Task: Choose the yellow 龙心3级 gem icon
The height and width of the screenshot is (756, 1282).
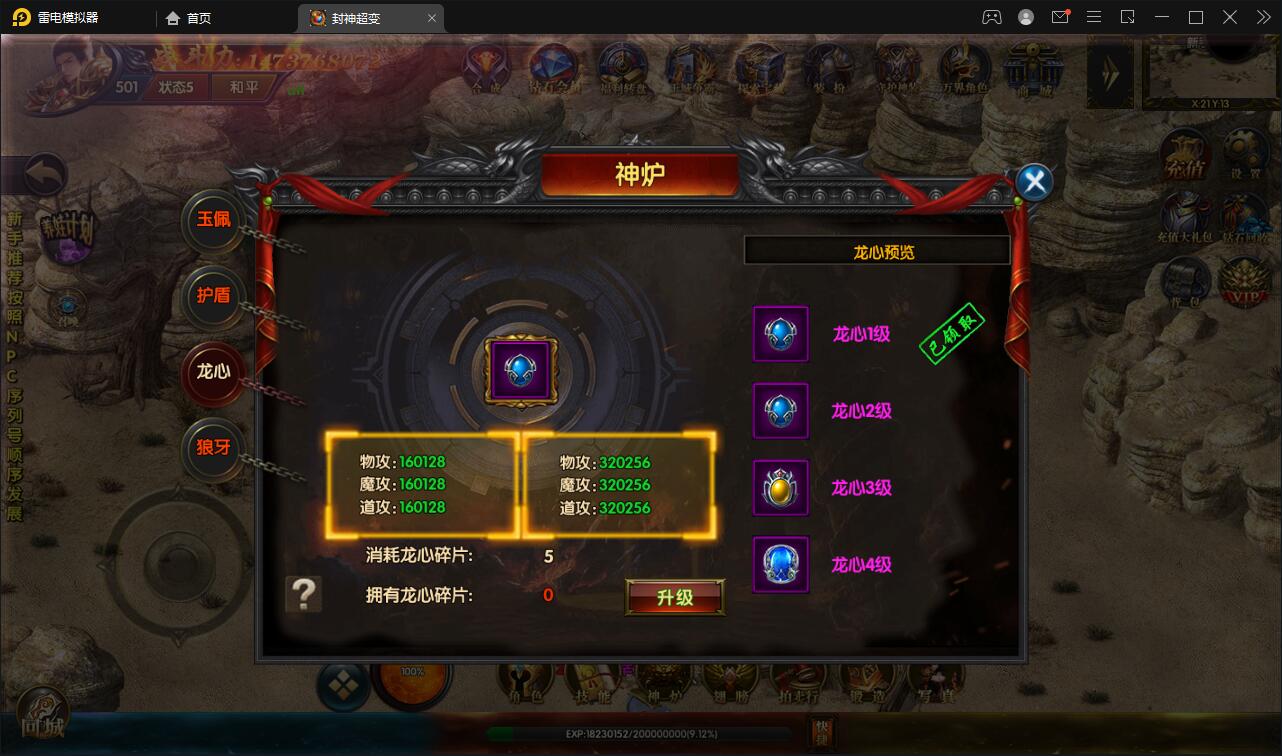Action: [x=780, y=488]
